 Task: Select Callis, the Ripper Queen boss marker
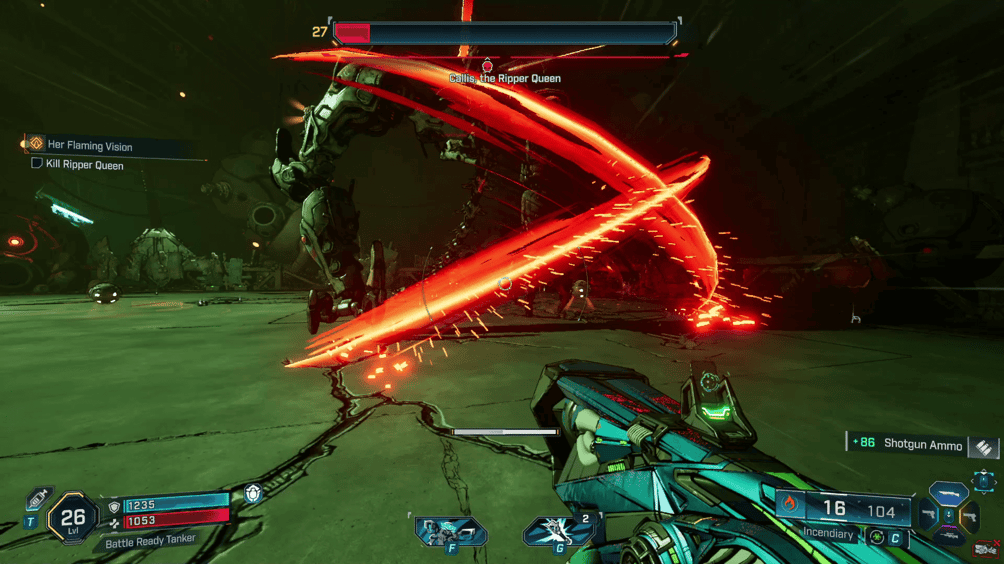point(489,66)
